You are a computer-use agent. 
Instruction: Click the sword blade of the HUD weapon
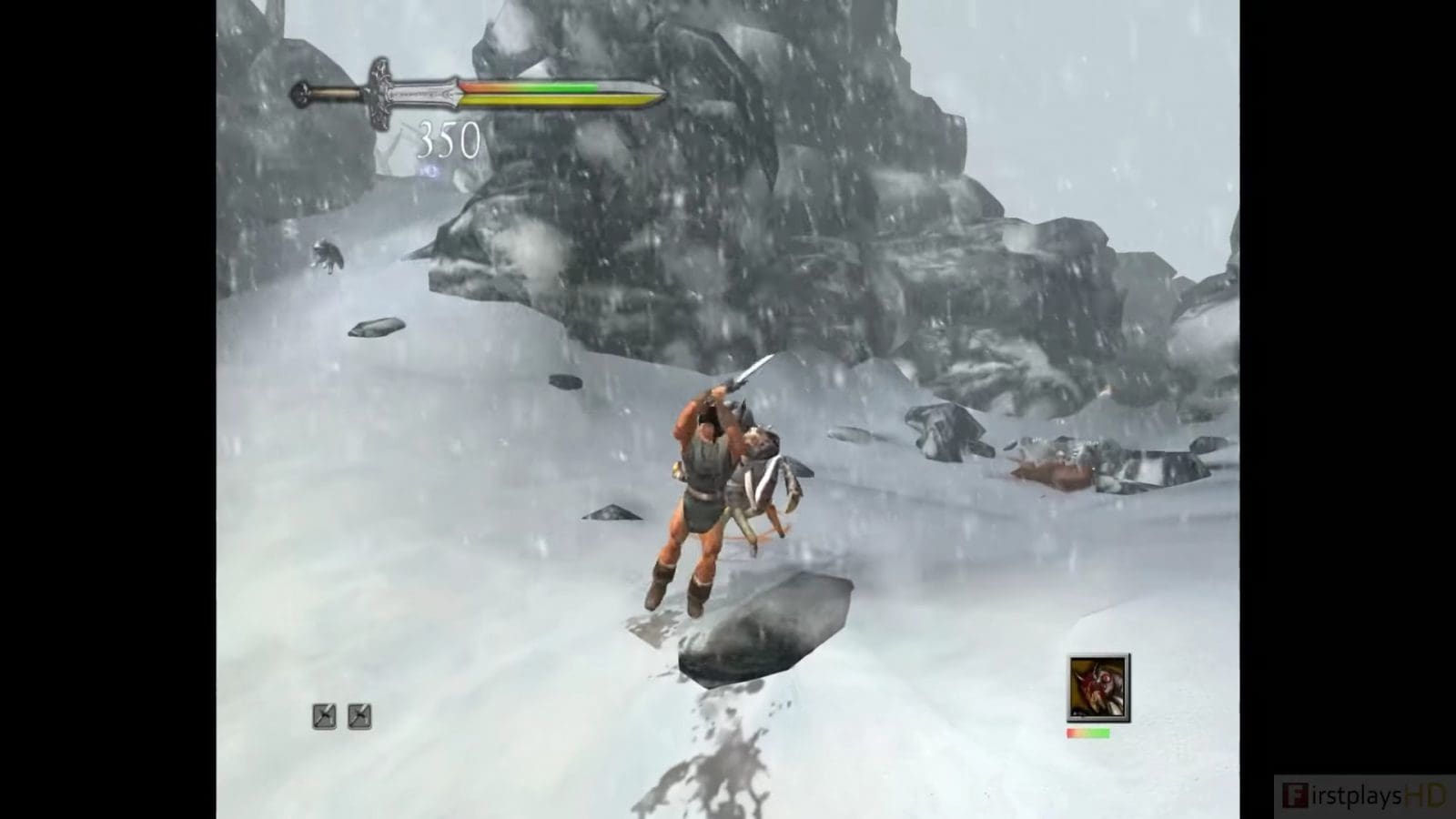coord(564,91)
